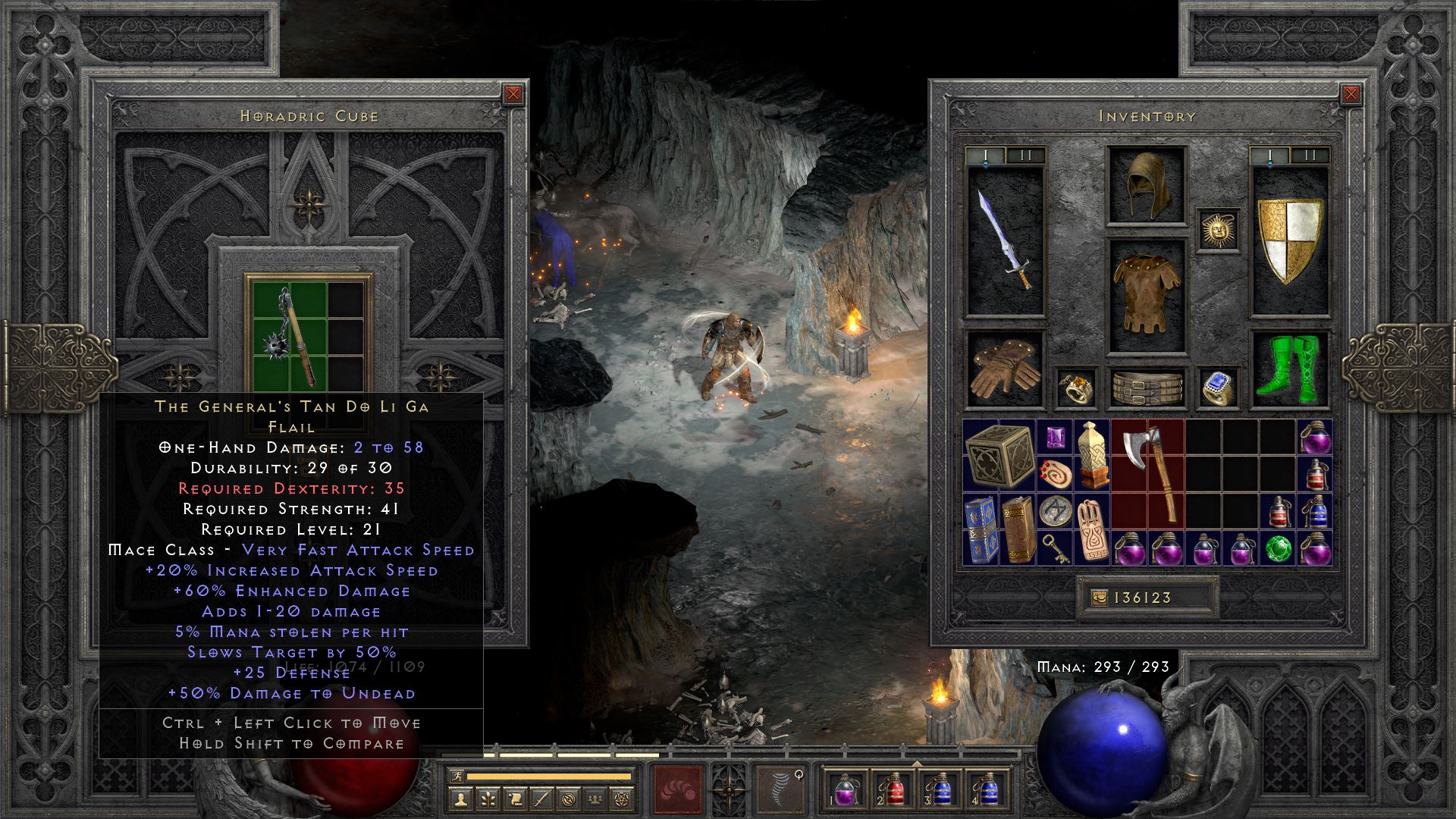Pick up the hand axe in inventory
Image resolution: width=1456 pixels, height=819 pixels.
pyautogui.click(x=1148, y=475)
